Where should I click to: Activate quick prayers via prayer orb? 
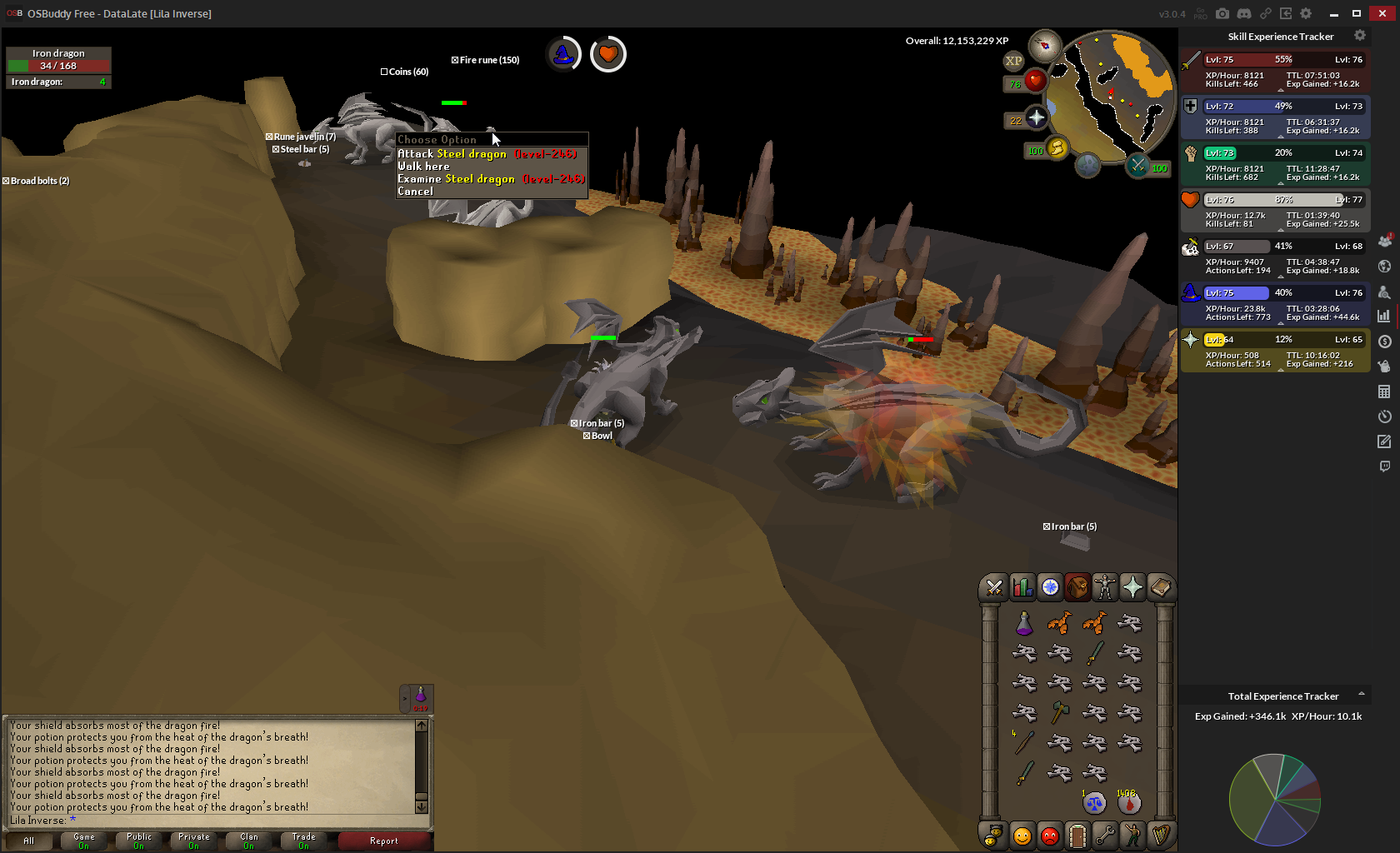tap(1036, 118)
